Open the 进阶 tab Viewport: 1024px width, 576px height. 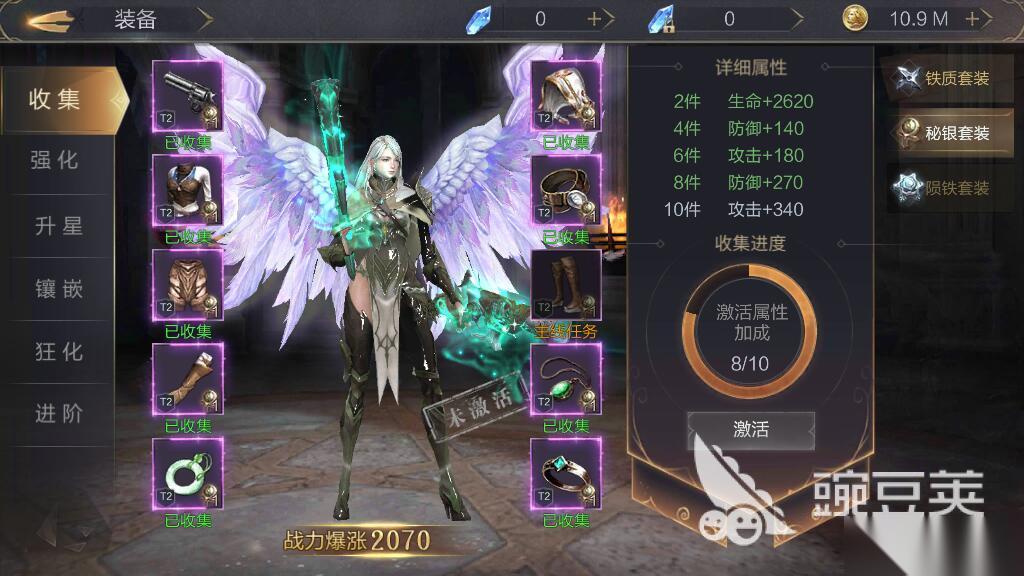coord(56,414)
